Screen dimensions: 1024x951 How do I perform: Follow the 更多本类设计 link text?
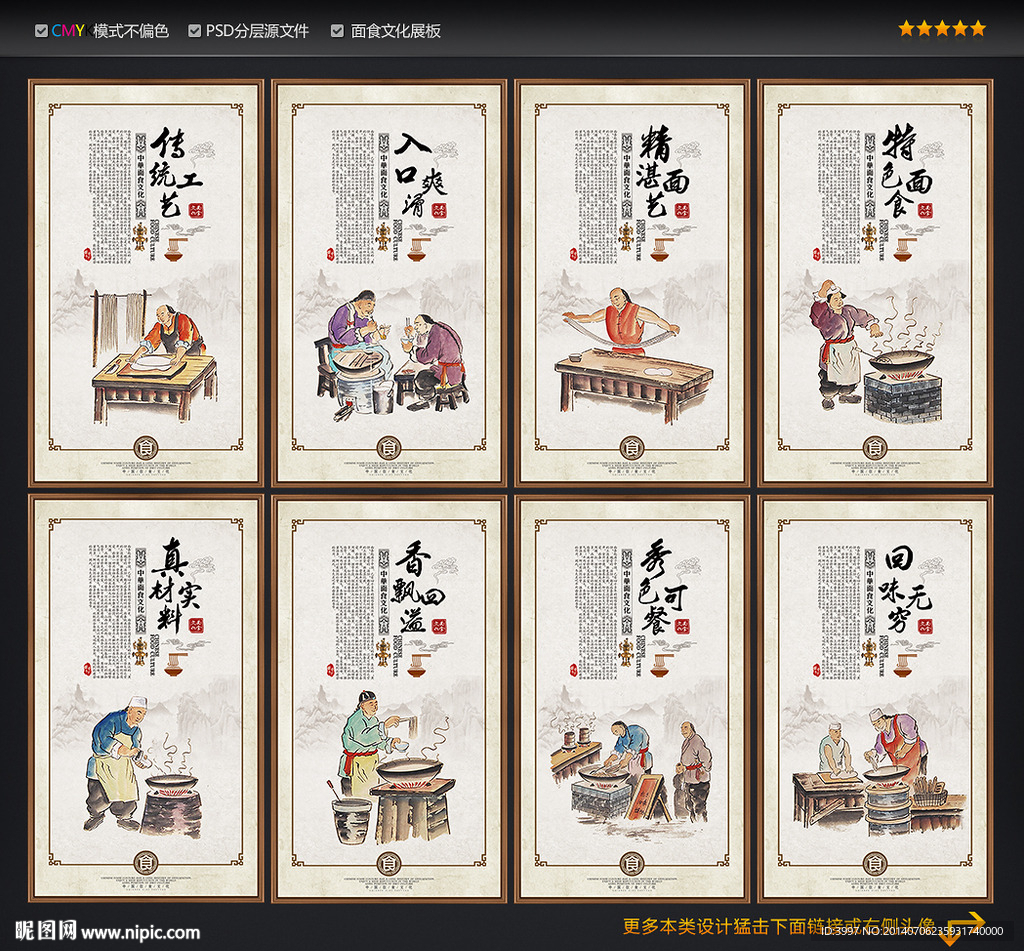pos(778,925)
